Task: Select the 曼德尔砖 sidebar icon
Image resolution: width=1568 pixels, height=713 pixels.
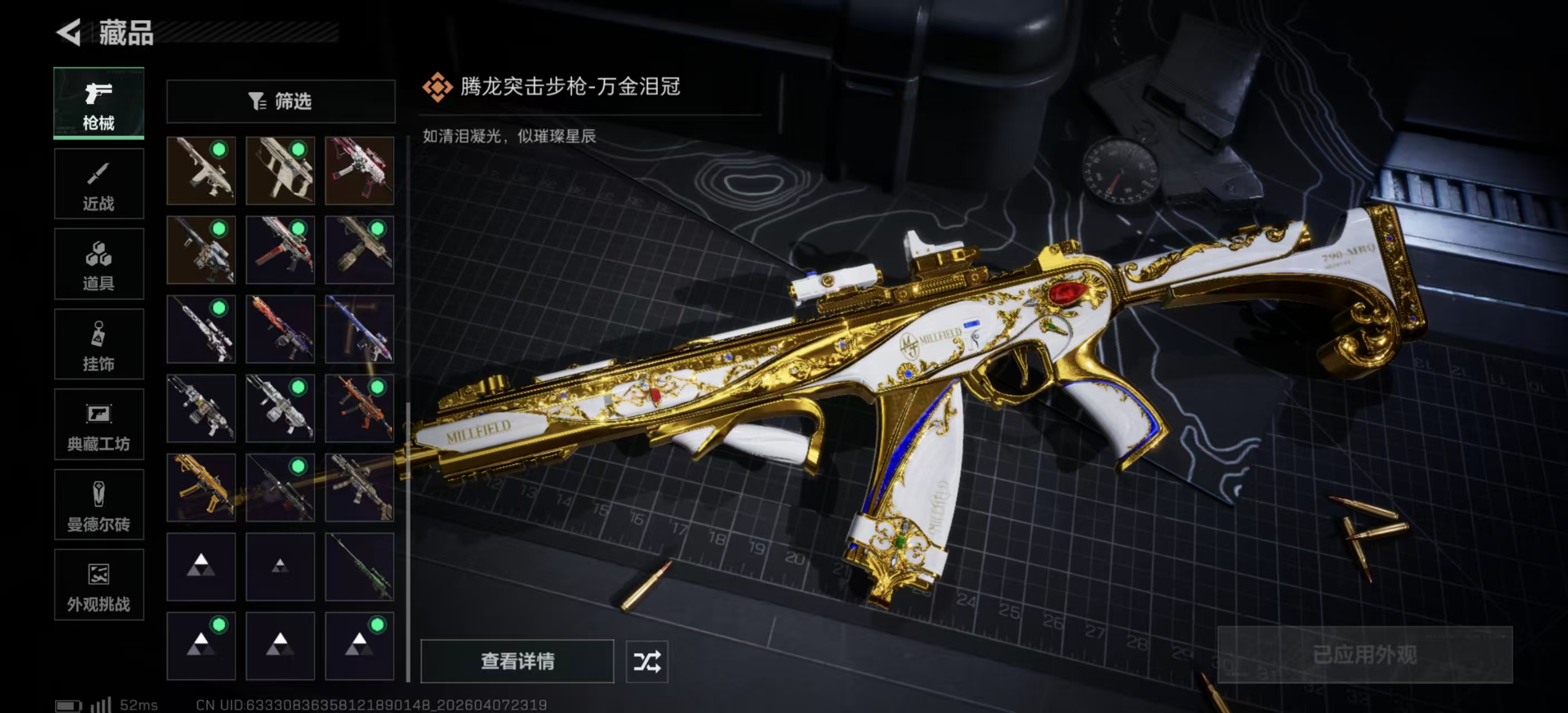Action: tap(99, 505)
